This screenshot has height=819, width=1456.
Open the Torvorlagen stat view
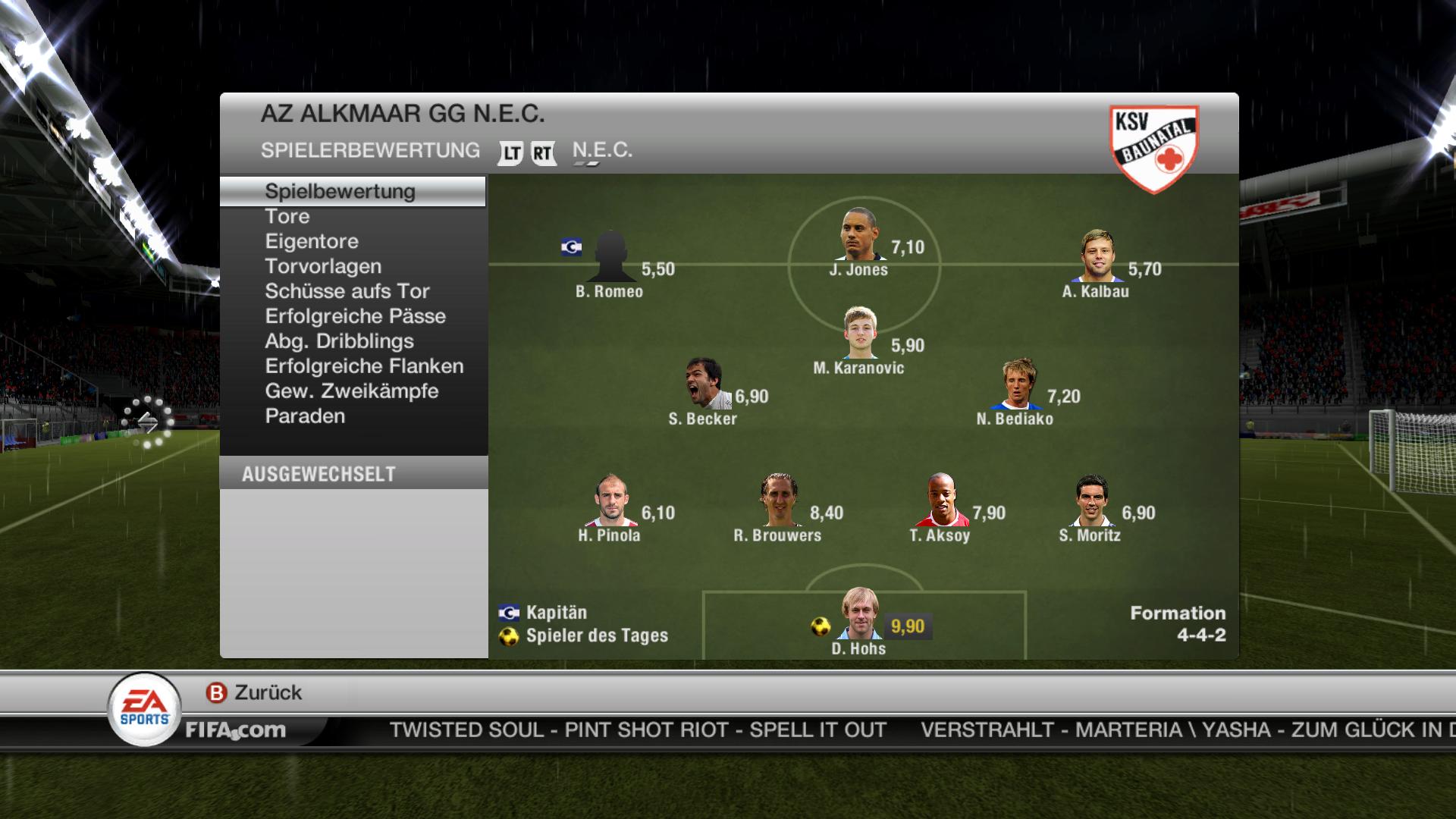323,267
